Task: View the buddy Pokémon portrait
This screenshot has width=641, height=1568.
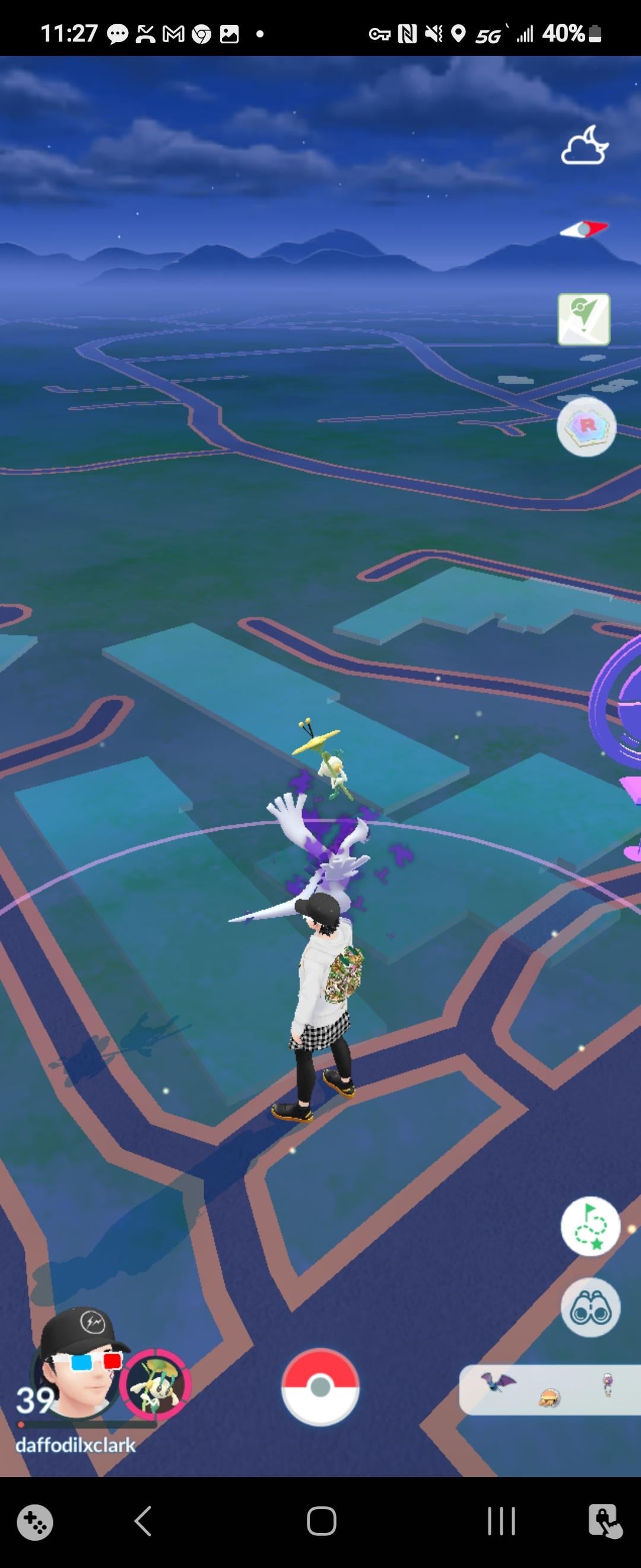Action: click(x=156, y=1386)
